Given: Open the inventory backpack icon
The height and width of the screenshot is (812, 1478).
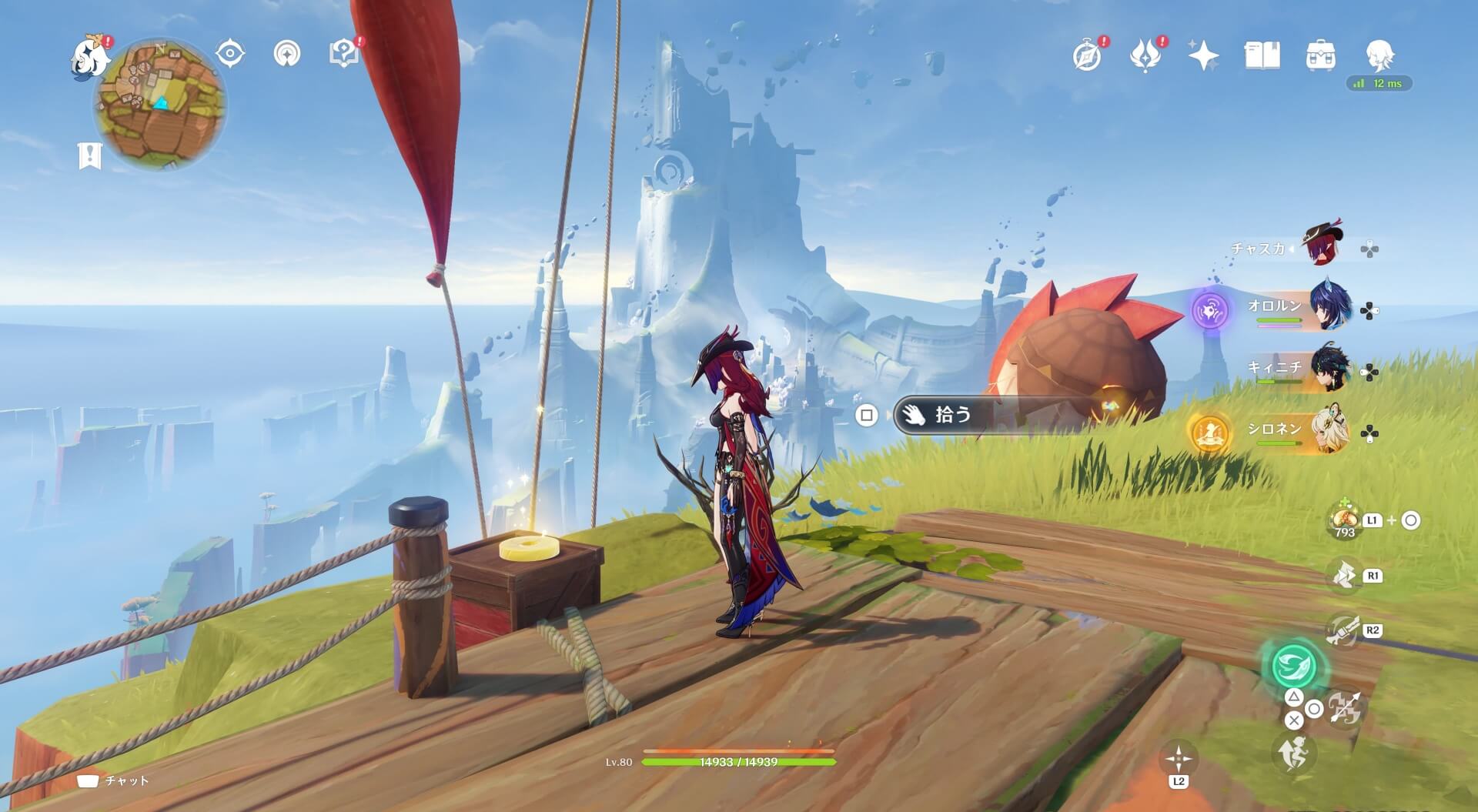Looking at the screenshot, I should [1320, 56].
